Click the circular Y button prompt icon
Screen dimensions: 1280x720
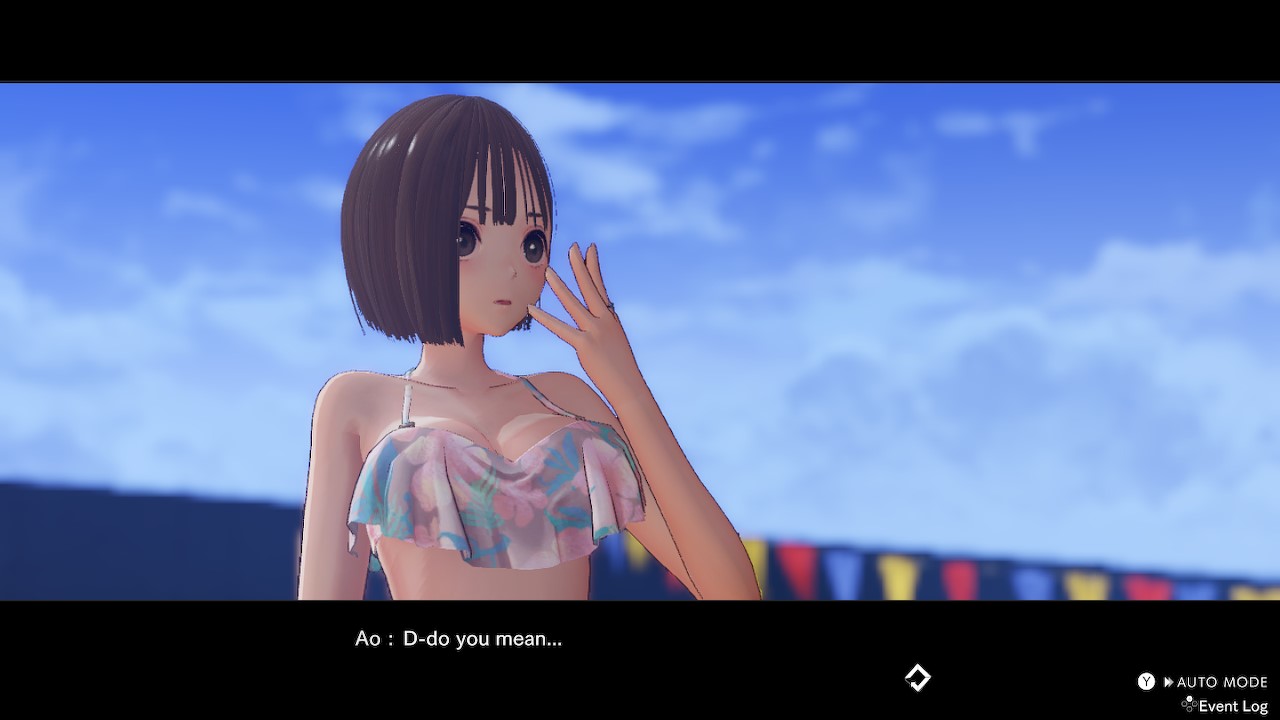point(1146,681)
